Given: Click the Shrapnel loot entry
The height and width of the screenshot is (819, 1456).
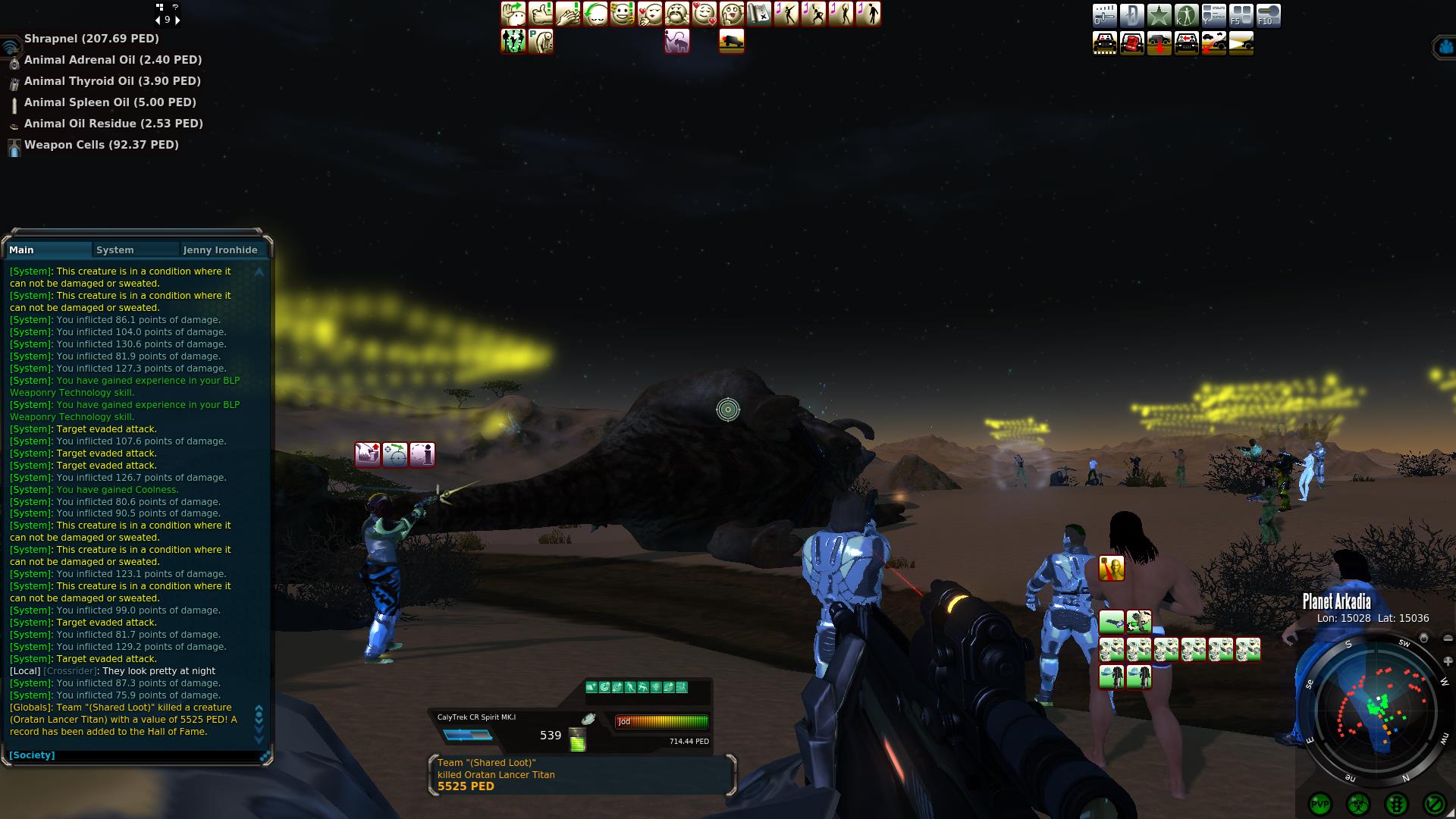Looking at the screenshot, I should tap(91, 39).
